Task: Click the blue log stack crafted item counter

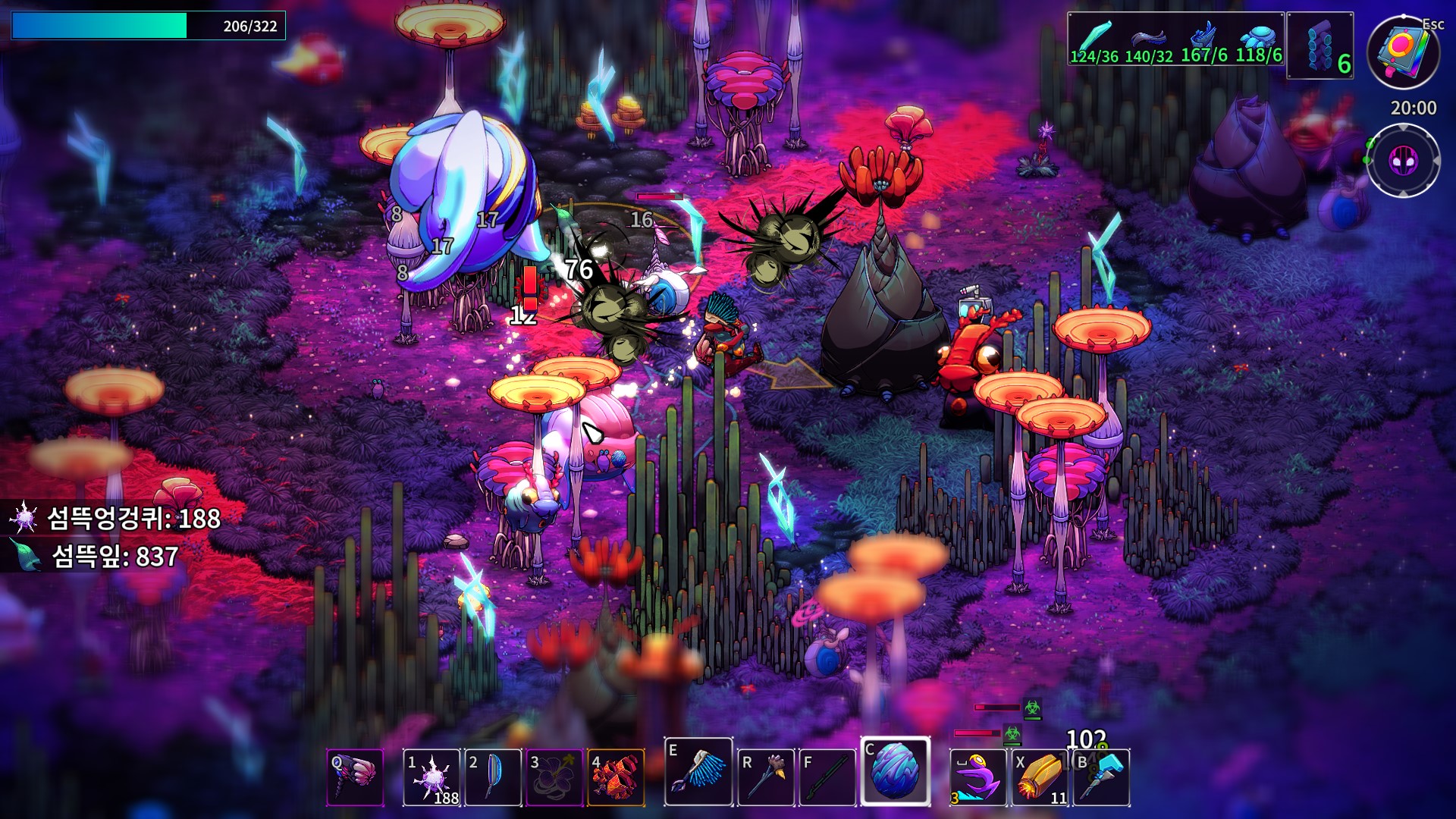Action: pos(1320,45)
